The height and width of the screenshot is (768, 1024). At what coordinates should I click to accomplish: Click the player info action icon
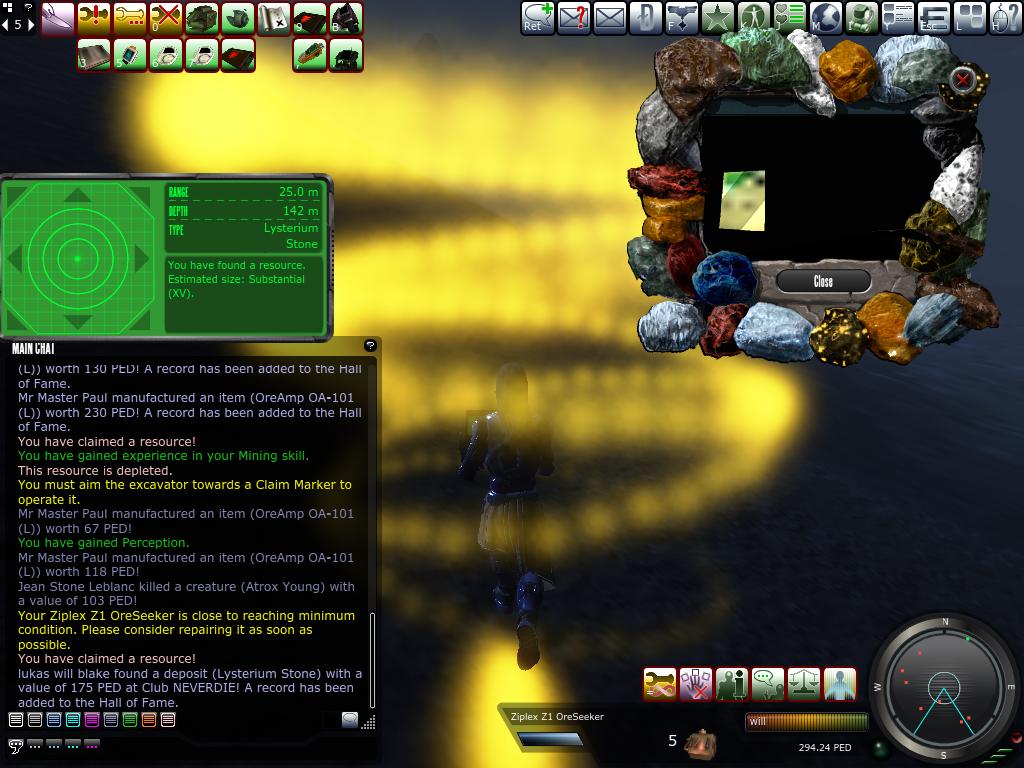[732, 684]
